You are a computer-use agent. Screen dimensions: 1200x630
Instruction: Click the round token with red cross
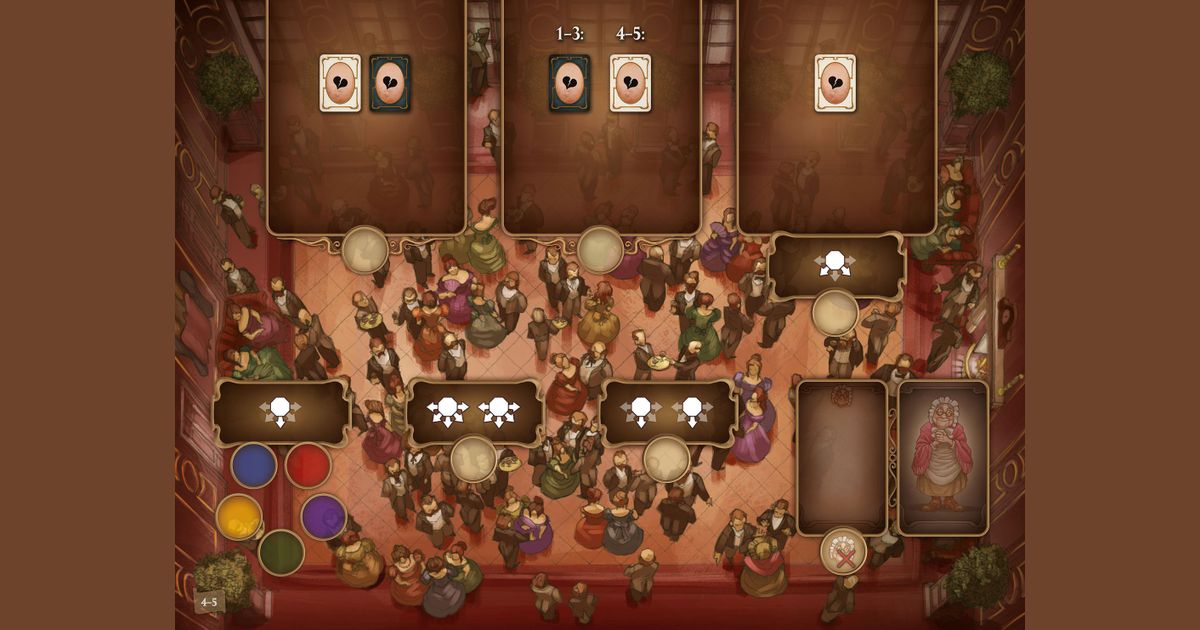(x=843, y=551)
